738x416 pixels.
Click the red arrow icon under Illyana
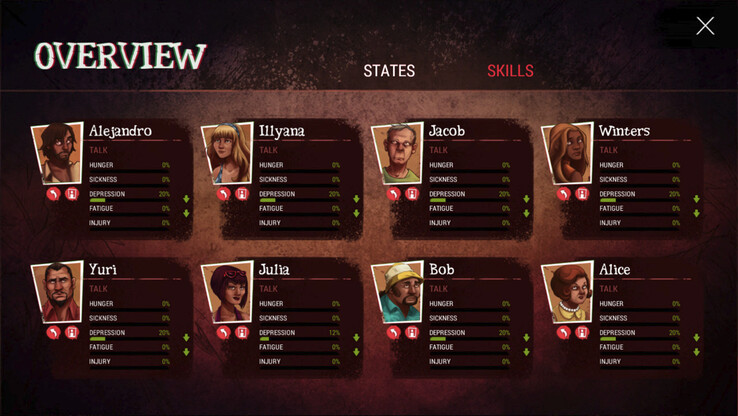click(x=223, y=194)
